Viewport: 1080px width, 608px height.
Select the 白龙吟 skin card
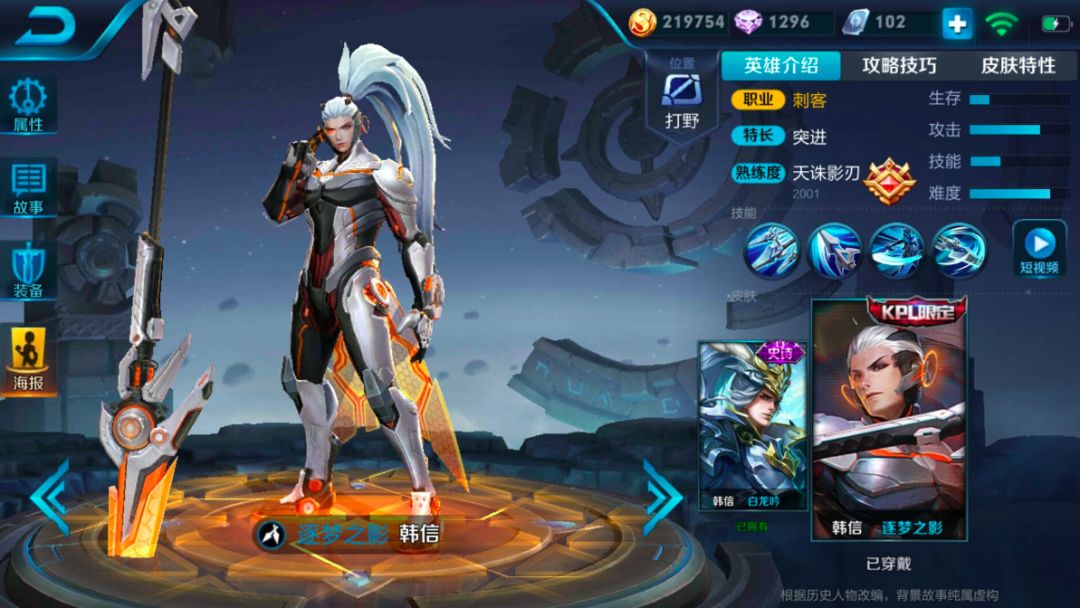click(x=753, y=425)
